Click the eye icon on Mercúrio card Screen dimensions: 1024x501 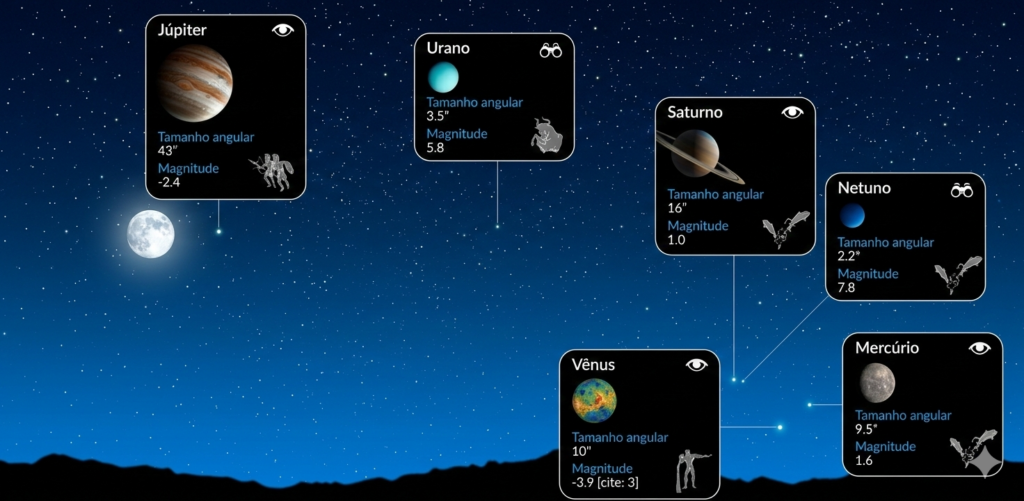(x=979, y=347)
